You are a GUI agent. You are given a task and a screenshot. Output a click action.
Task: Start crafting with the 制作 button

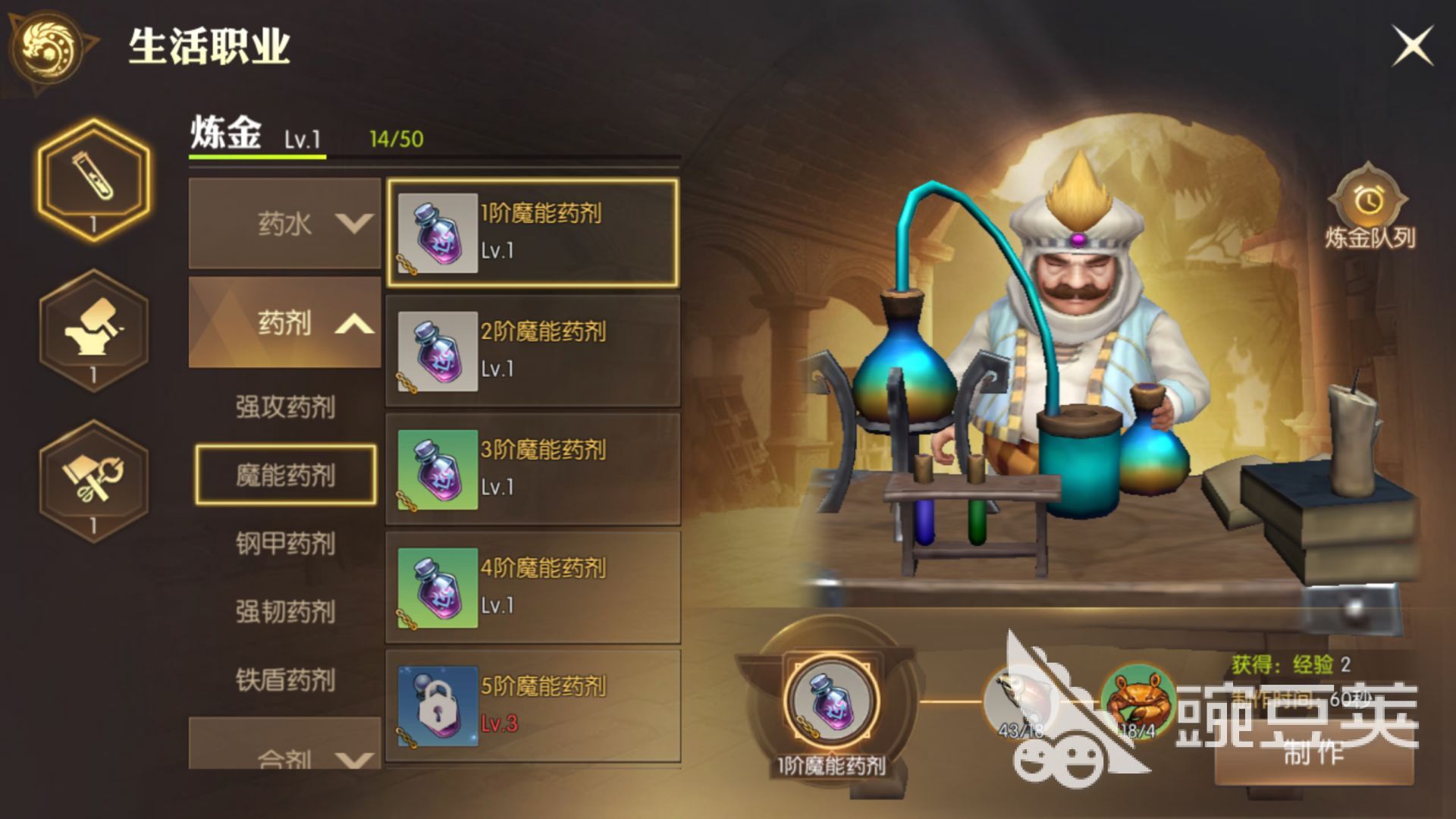pyautogui.click(x=1313, y=752)
